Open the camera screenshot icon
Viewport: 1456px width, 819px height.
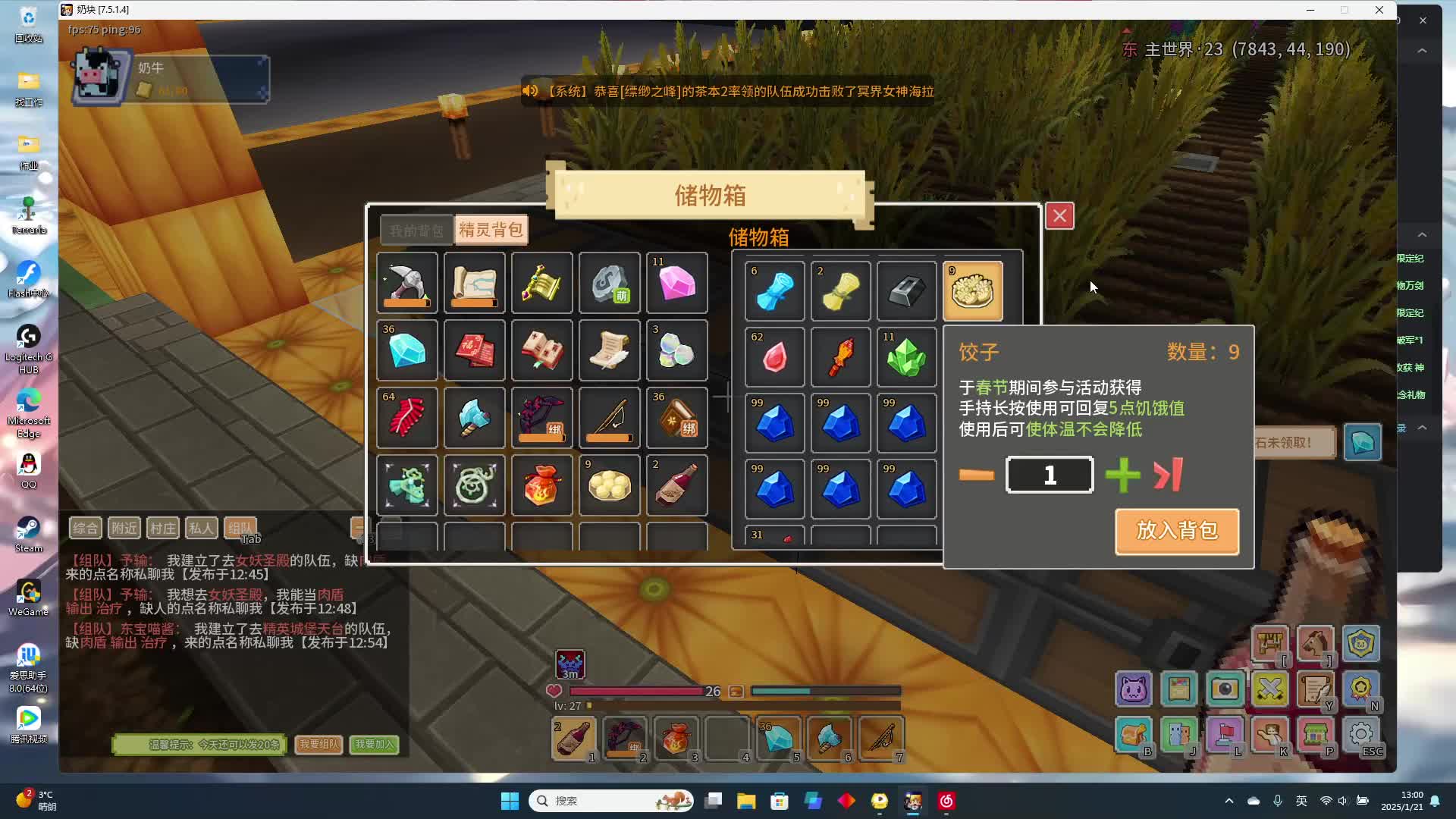(1225, 689)
